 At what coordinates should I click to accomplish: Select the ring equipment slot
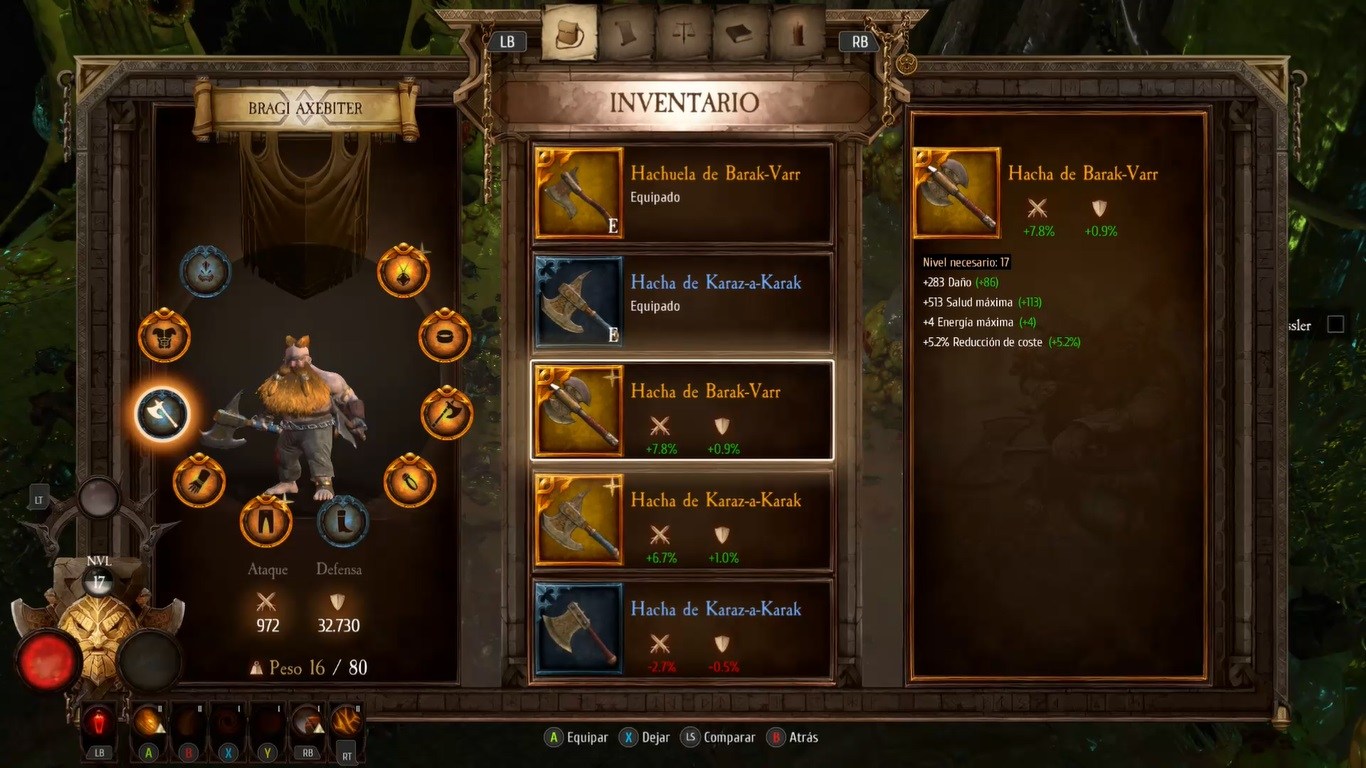[x=444, y=336]
